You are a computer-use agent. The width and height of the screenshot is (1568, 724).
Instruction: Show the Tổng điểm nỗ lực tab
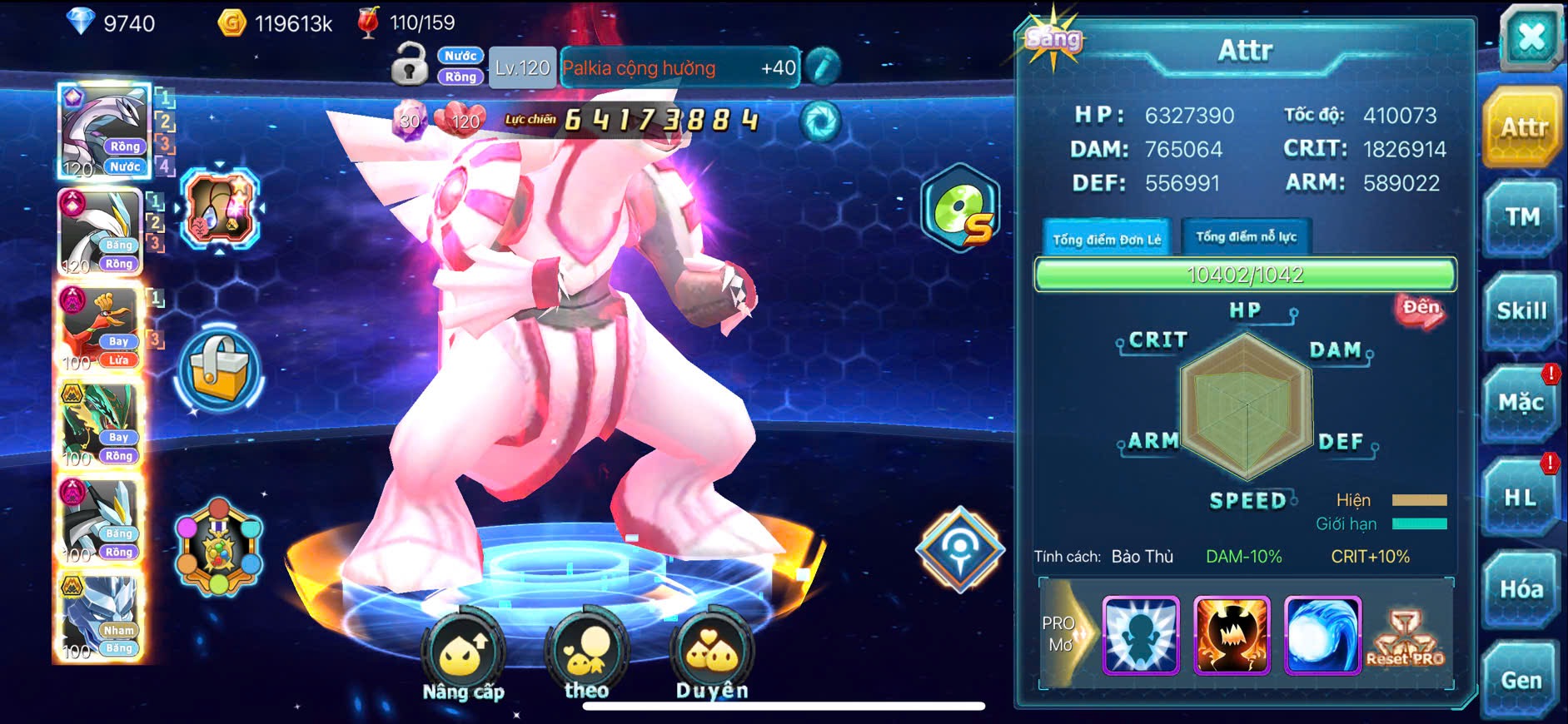(x=1246, y=237)
